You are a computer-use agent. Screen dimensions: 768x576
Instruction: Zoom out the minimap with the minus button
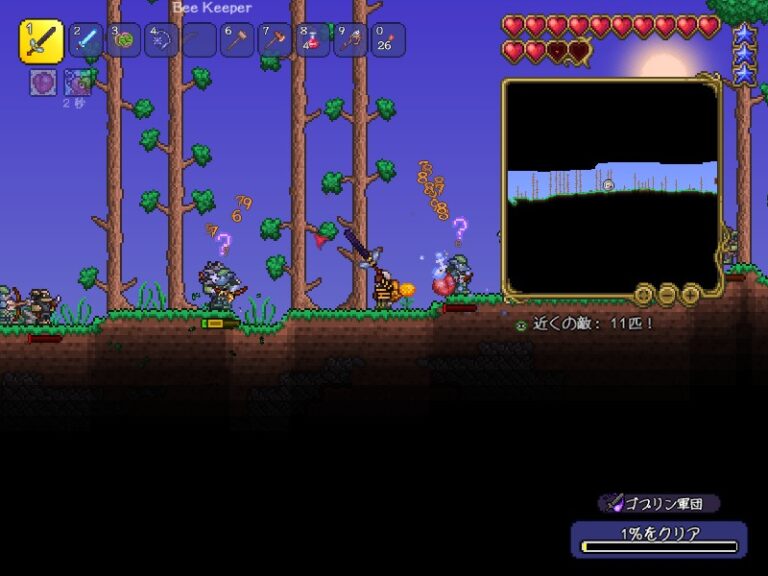667,294
